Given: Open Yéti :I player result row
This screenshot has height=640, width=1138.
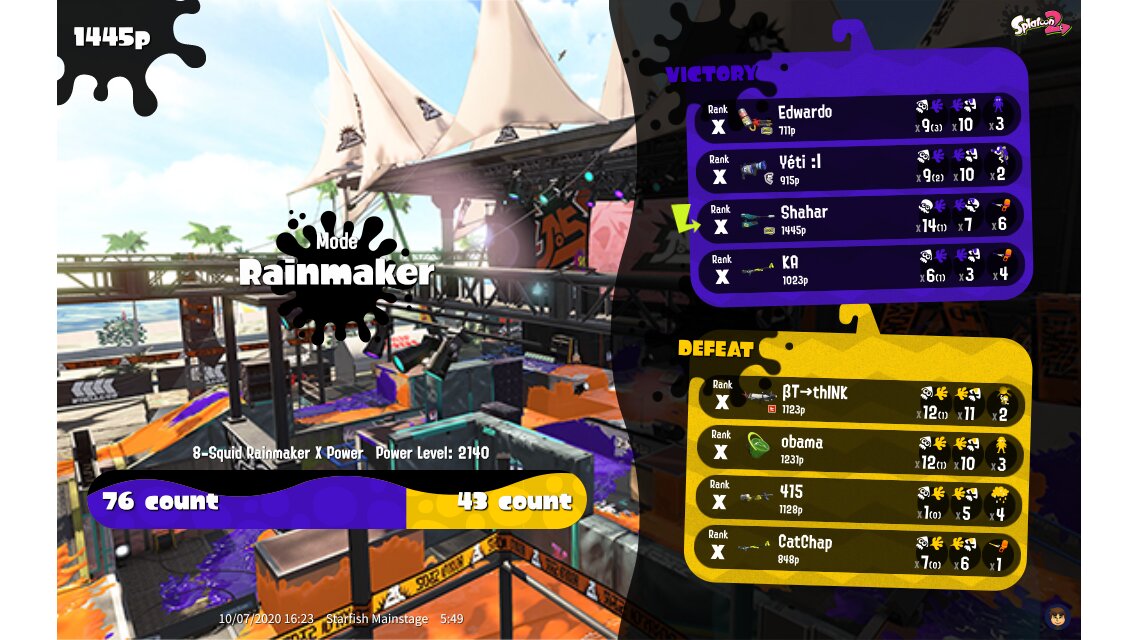Looking at the screenshot, I should pyautogui.click(x=858, y=168).
